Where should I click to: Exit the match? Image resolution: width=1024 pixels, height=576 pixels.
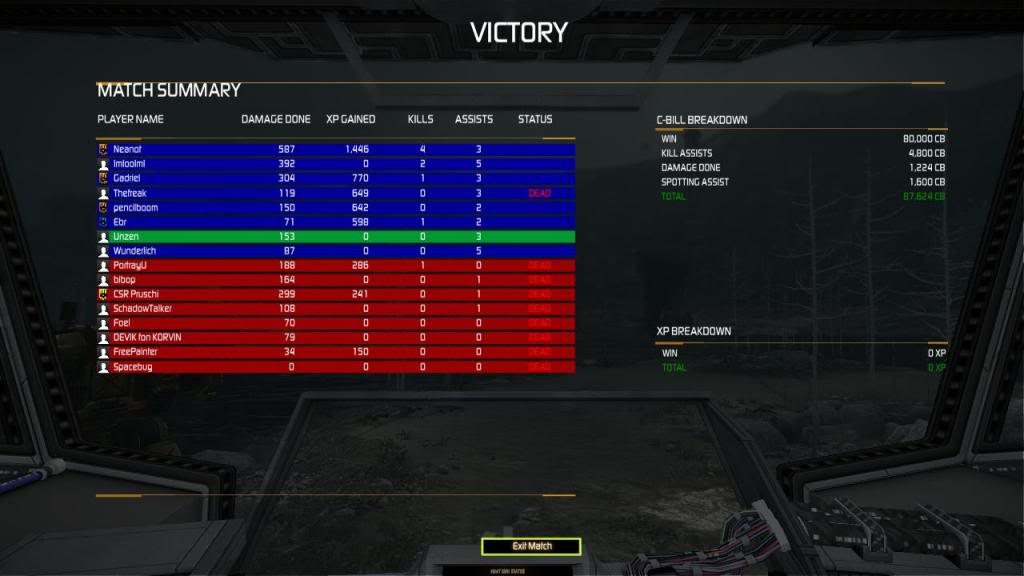point(531,546)
